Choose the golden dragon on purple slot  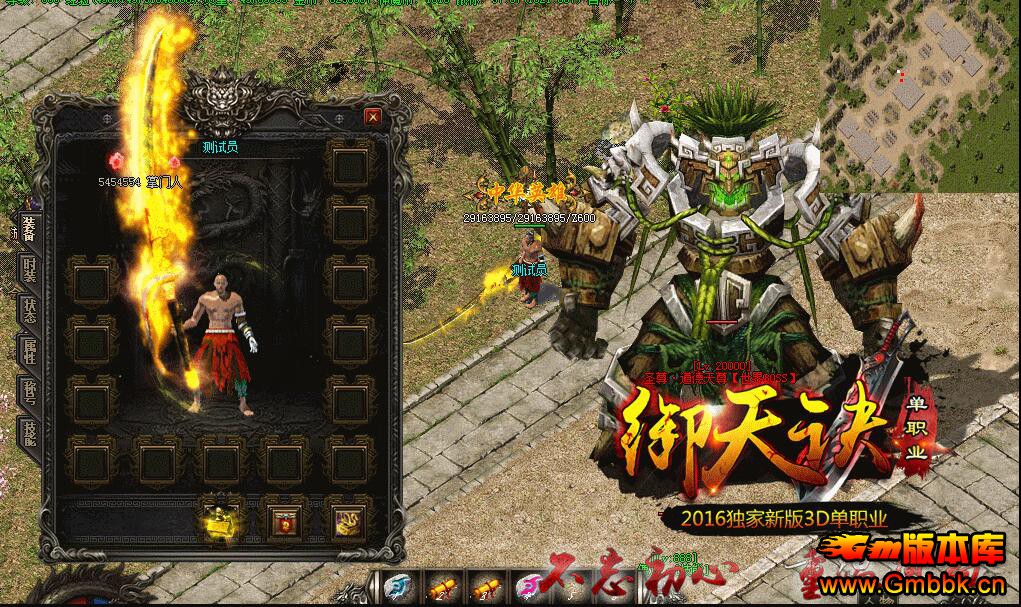346,518
